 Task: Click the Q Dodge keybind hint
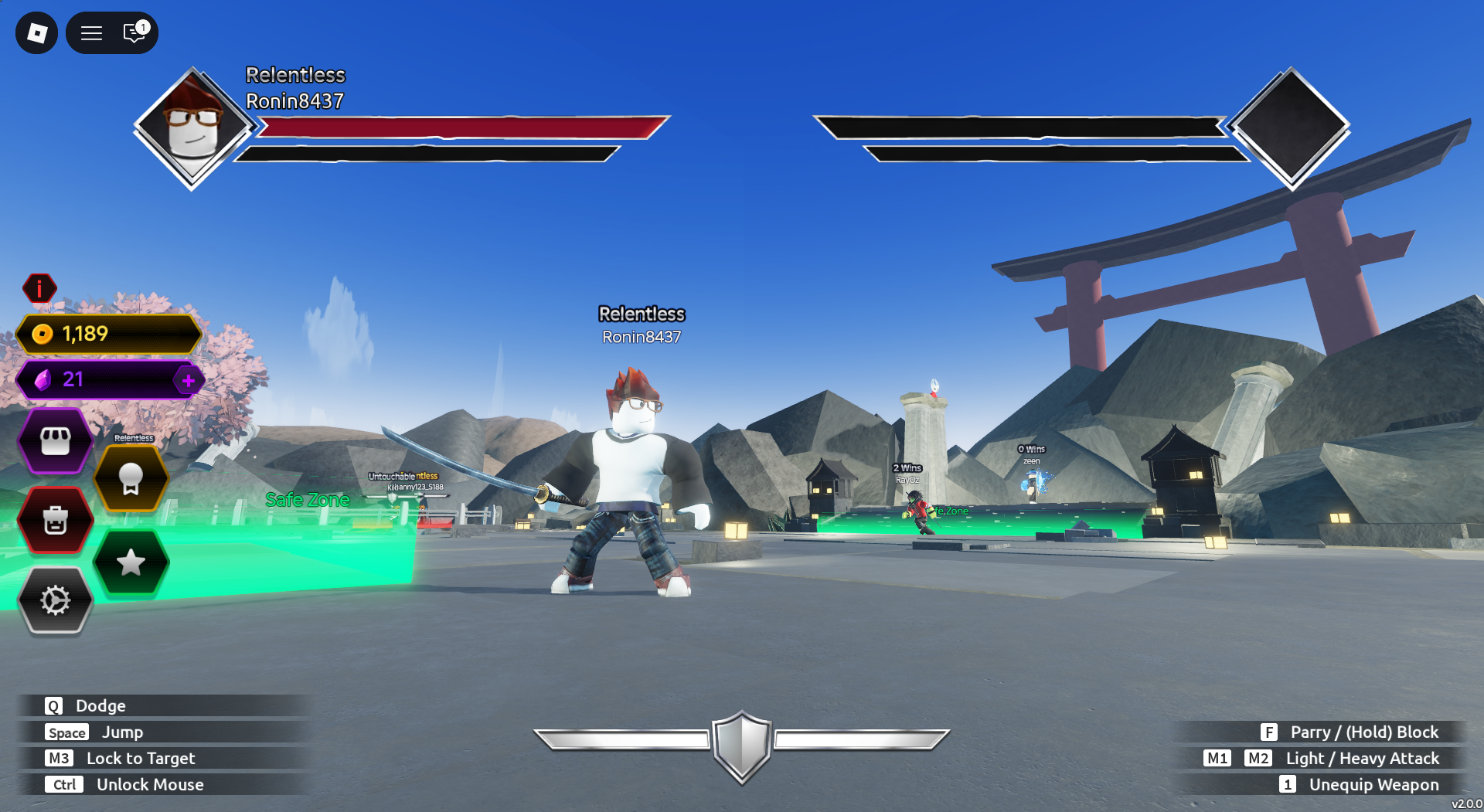click(x=85, y=705)
